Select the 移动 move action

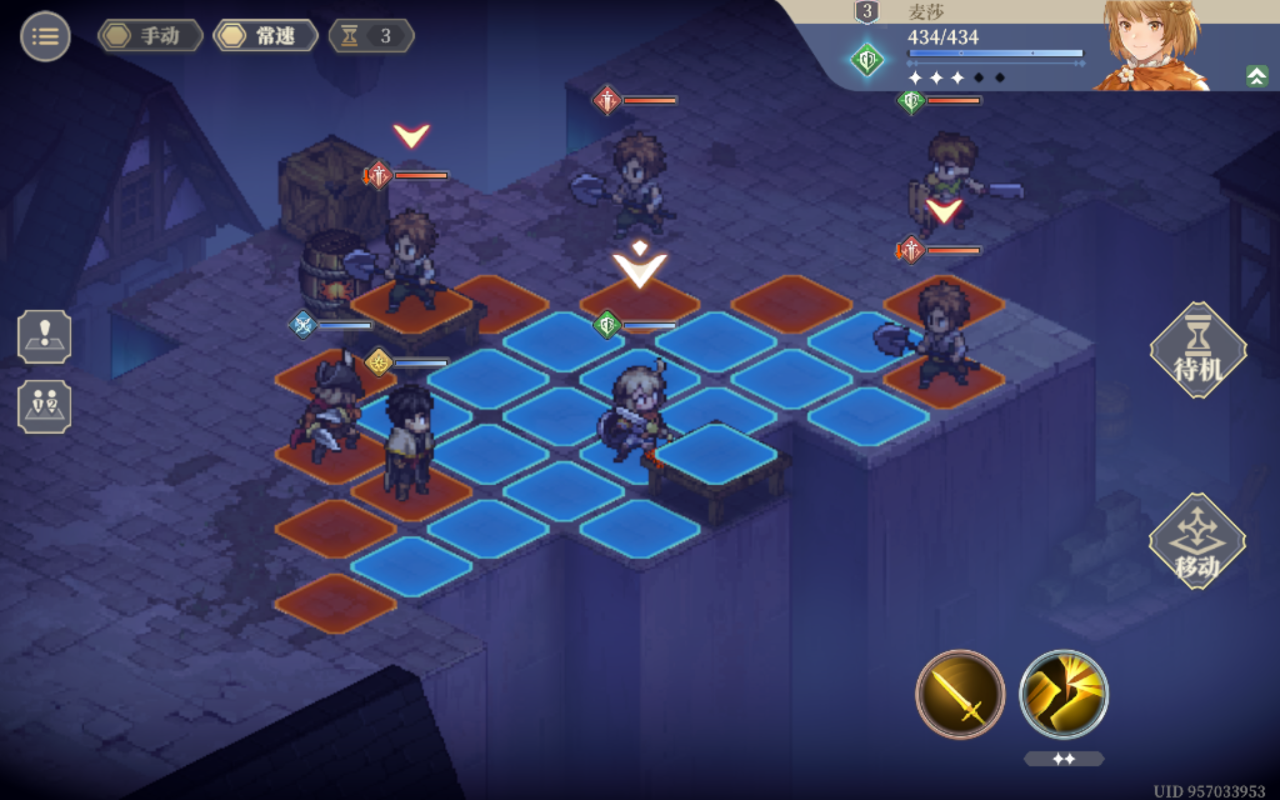[x=1197, y=541]
